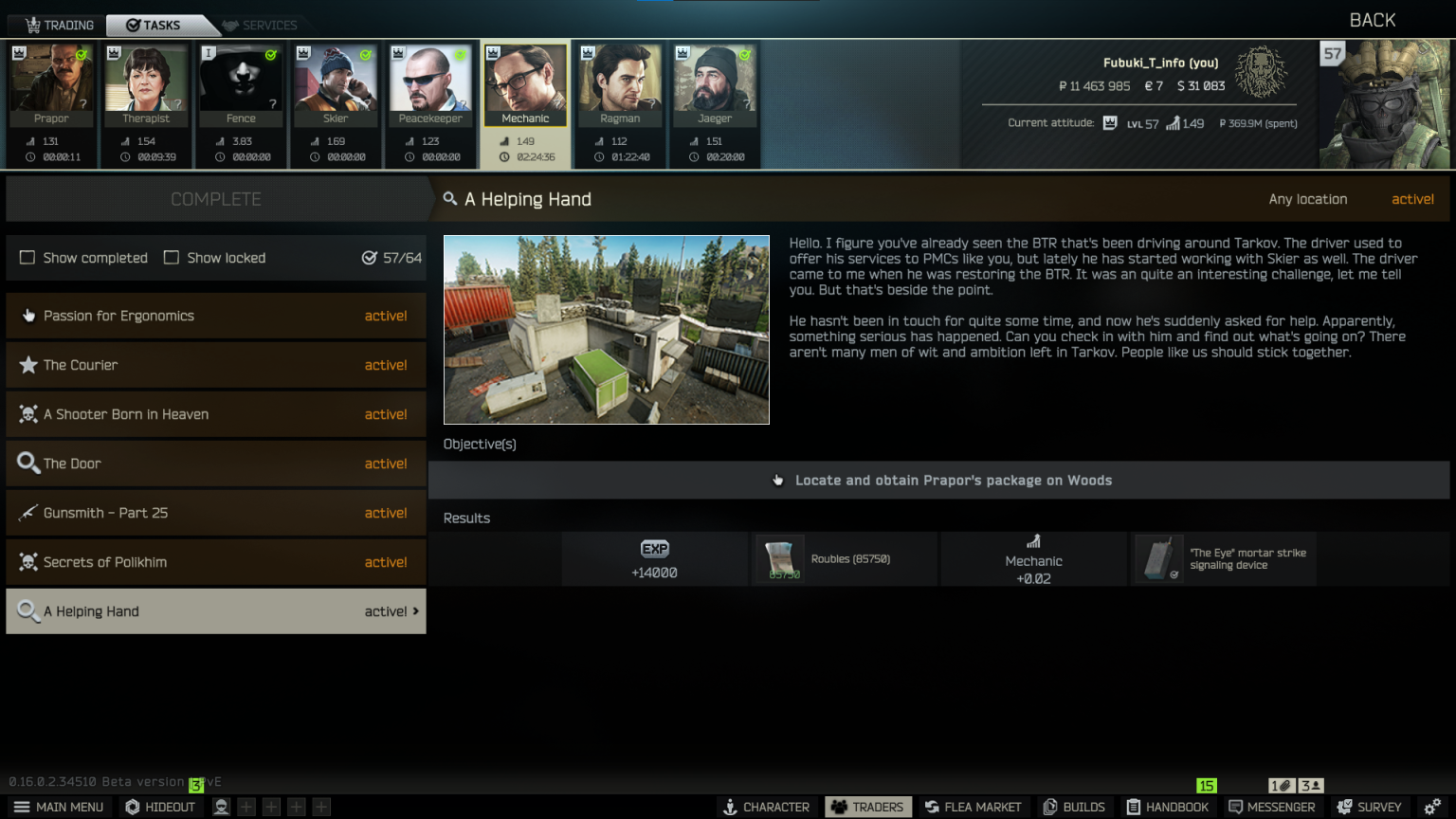Screen dimensions: 1456x819
Task: Switch to the Trading tab
Action: pyautogui.click(x=59, y=25)
